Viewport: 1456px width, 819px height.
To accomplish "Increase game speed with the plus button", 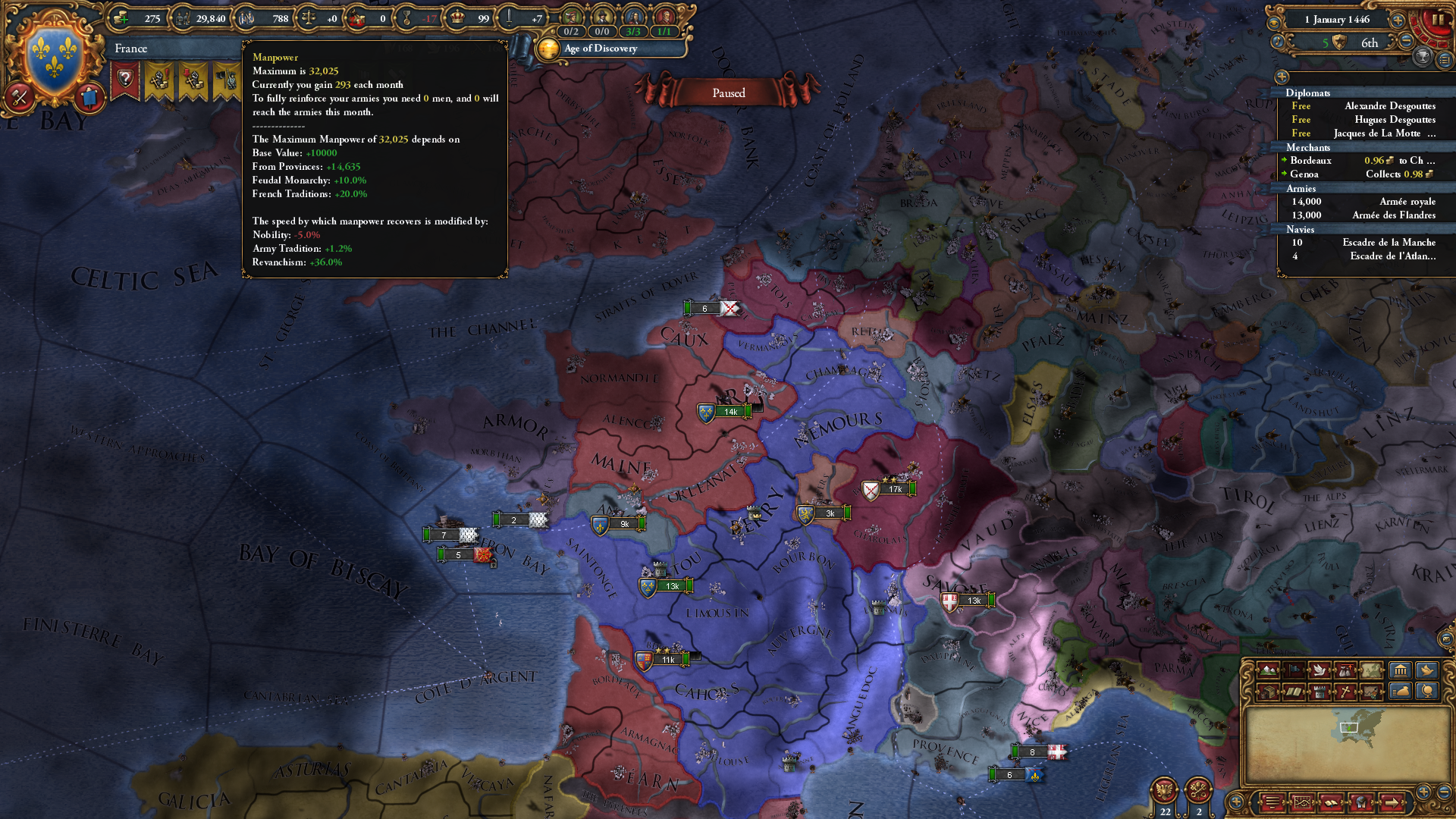I will 1398,20.
